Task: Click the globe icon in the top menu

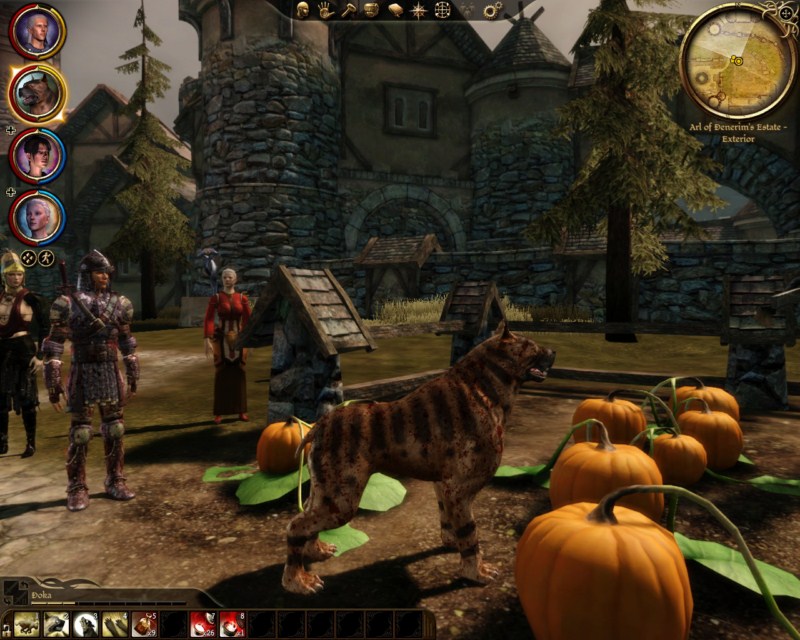Action: click(x=441, y=10)
